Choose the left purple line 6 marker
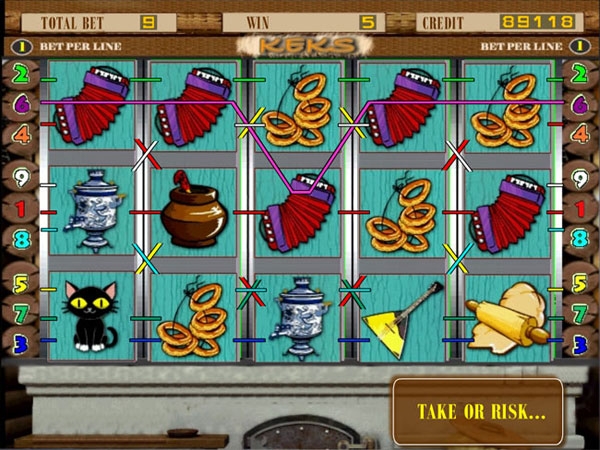Screen dimensions: 600x450 click(20, 102)
